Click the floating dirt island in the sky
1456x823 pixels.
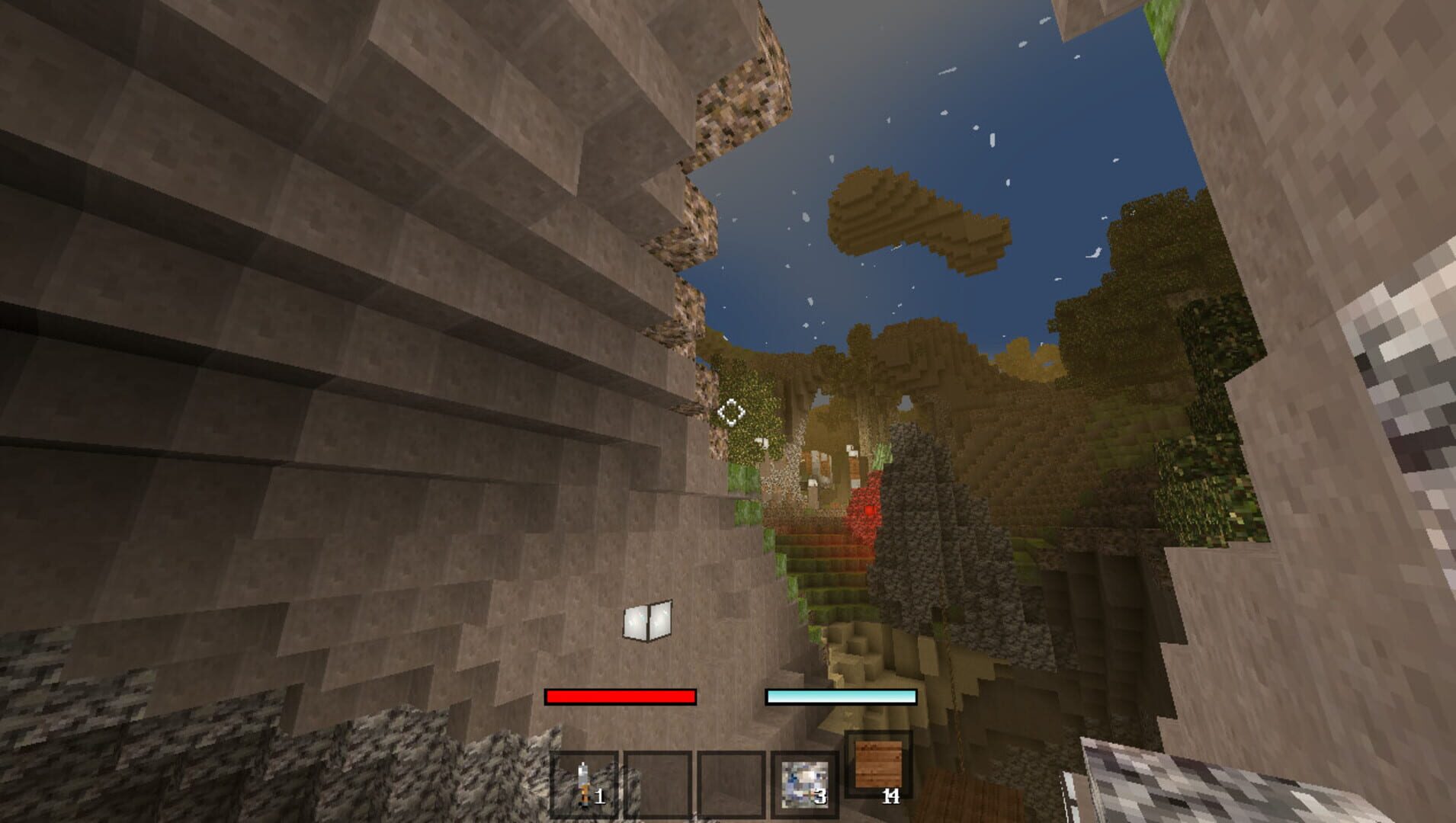[x=900, y=213]
